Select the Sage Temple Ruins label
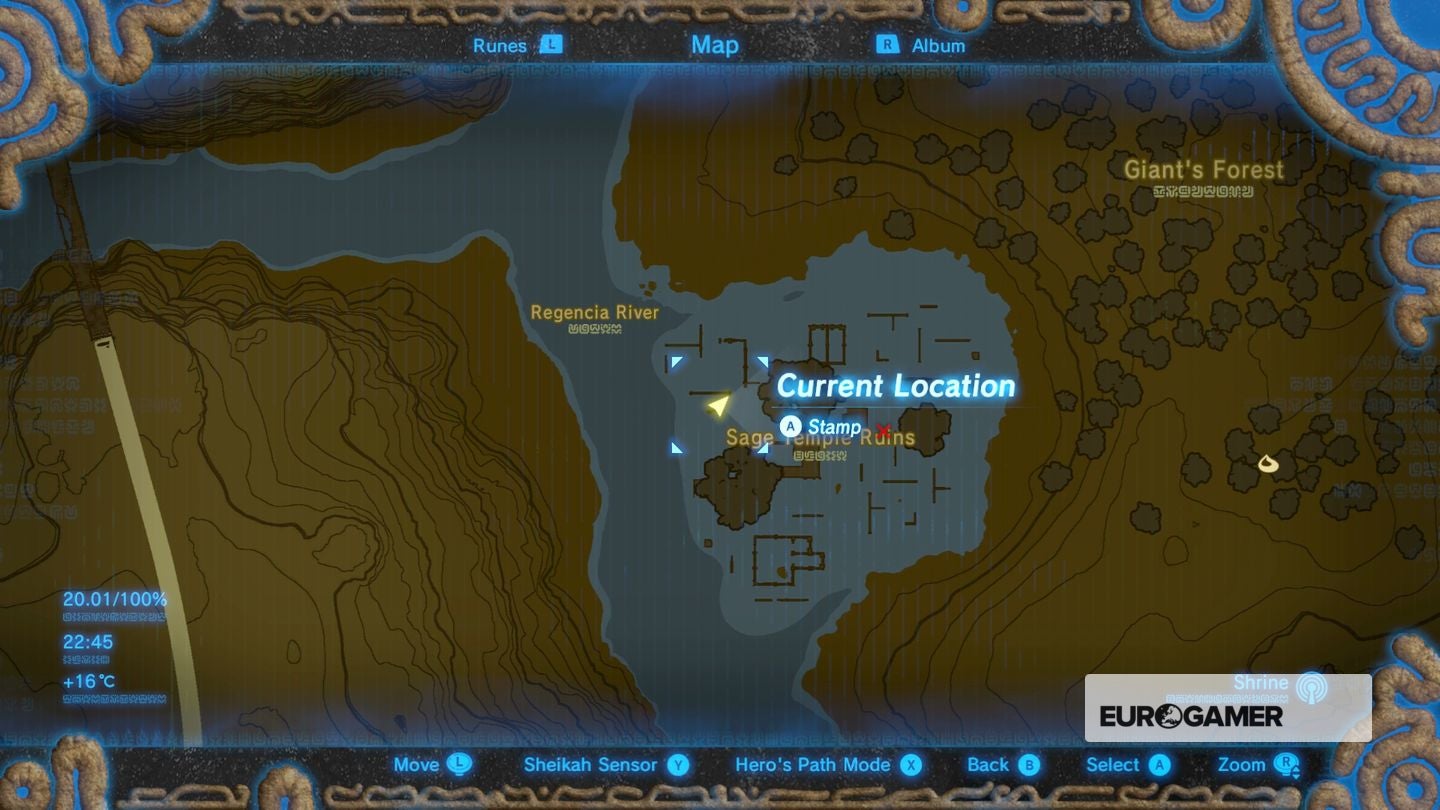Viewport: 1440px width, 810px height. pos(820,437)
